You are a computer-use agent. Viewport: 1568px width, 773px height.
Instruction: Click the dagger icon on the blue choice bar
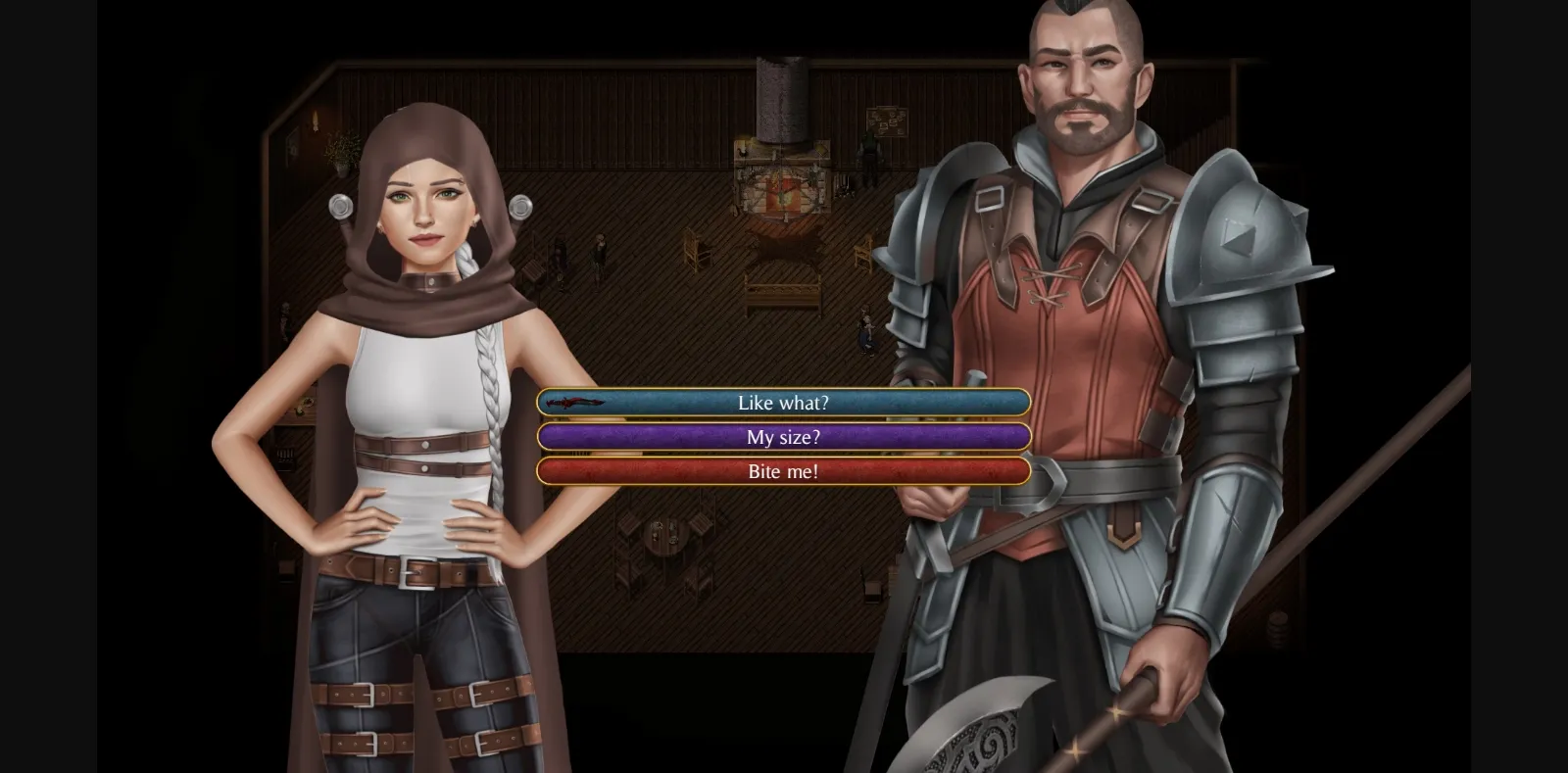pos(577,402)
